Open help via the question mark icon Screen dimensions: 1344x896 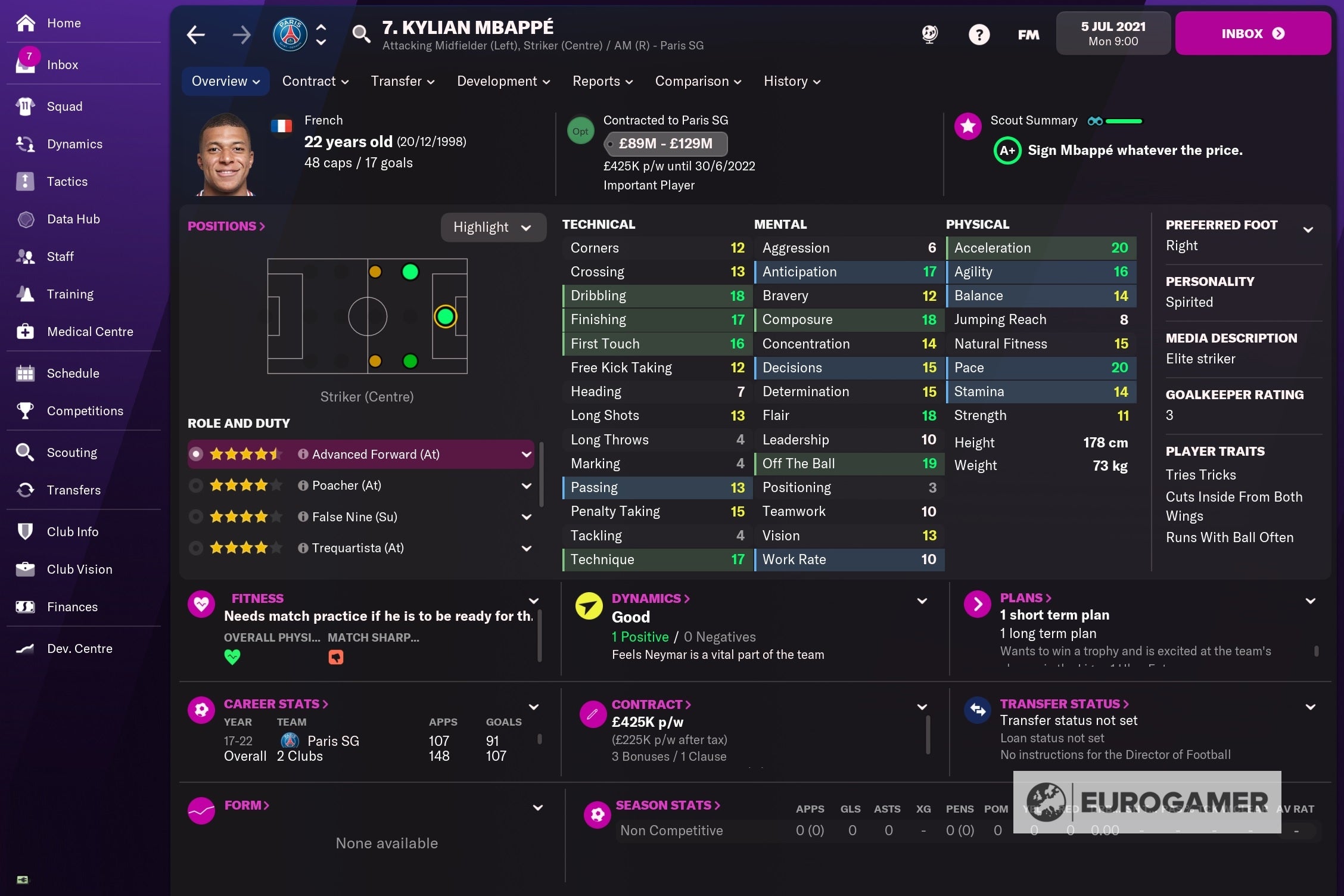[979, 34]
